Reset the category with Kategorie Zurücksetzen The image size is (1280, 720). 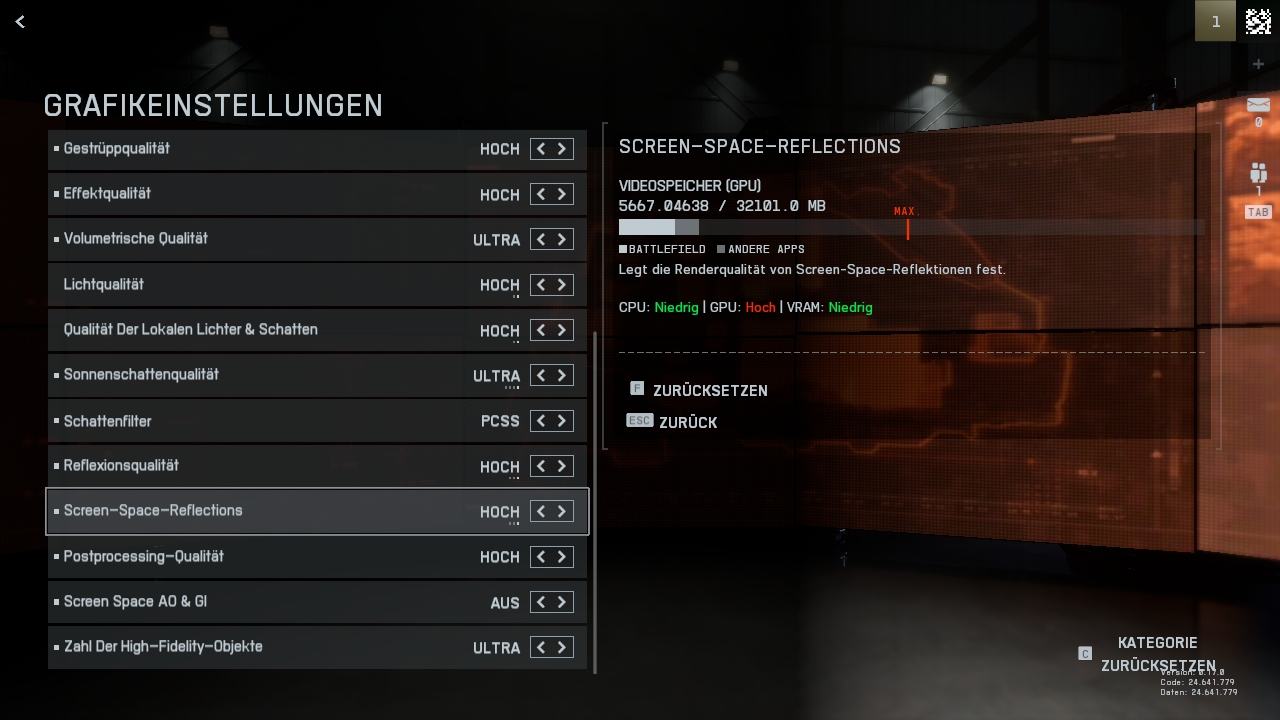pyautogui.click(x=1157, y=654)
